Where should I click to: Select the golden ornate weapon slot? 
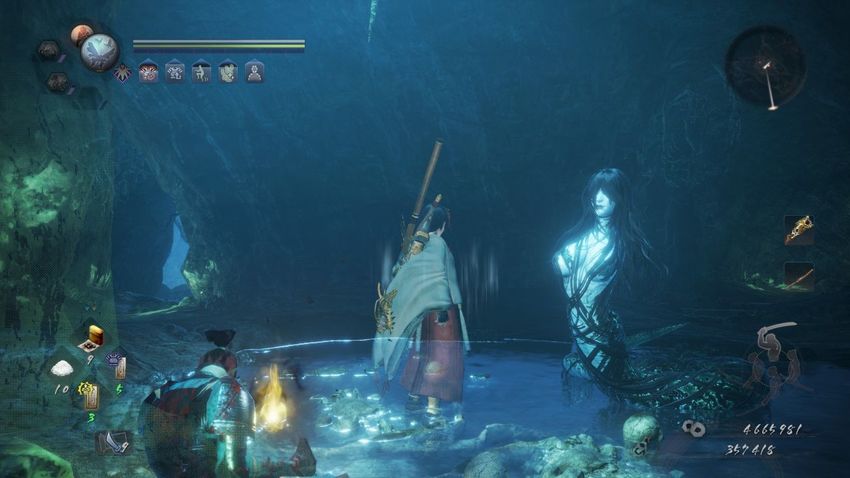tap(798, 230)
